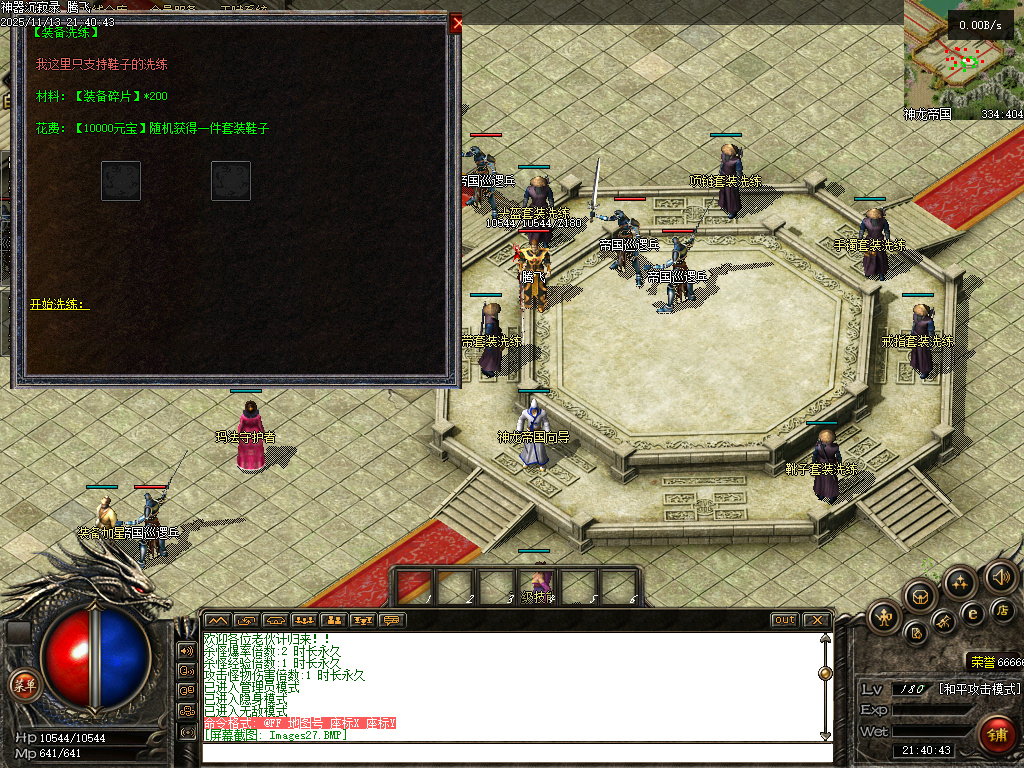Click the chat scrollbar's round handle
Viewport: 1024px width, 768px height.
[x=825, y=673]
